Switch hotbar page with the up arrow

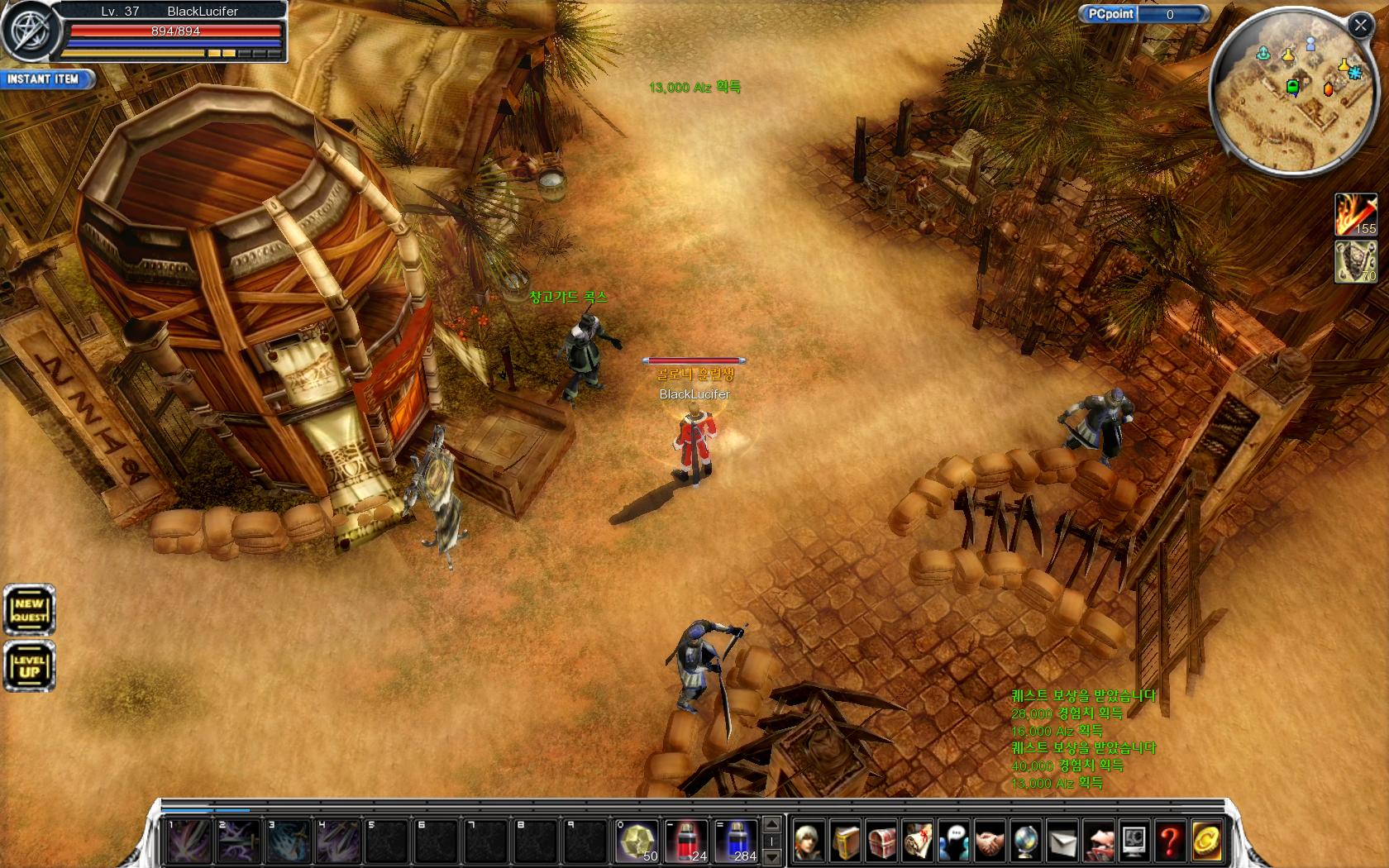point(771,825)
